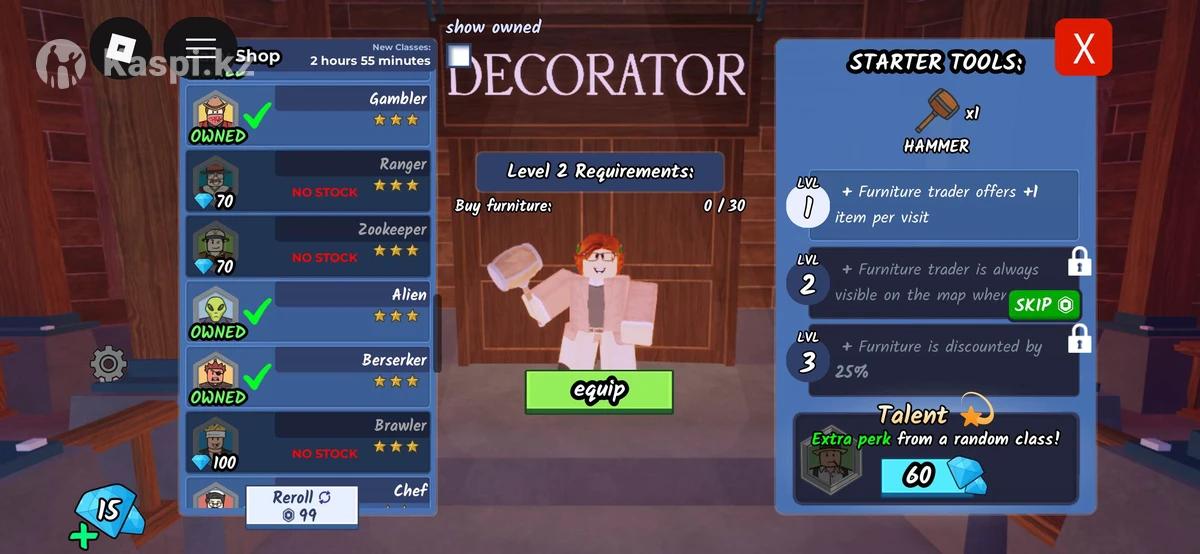Viewport: 1200px width, 554px height.
Task: Skip the Level 2 requirement
Action: 1044,305
